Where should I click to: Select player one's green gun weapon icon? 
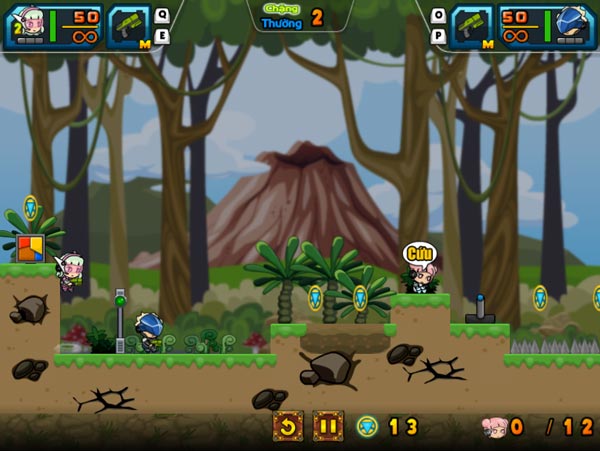[127, 26]
